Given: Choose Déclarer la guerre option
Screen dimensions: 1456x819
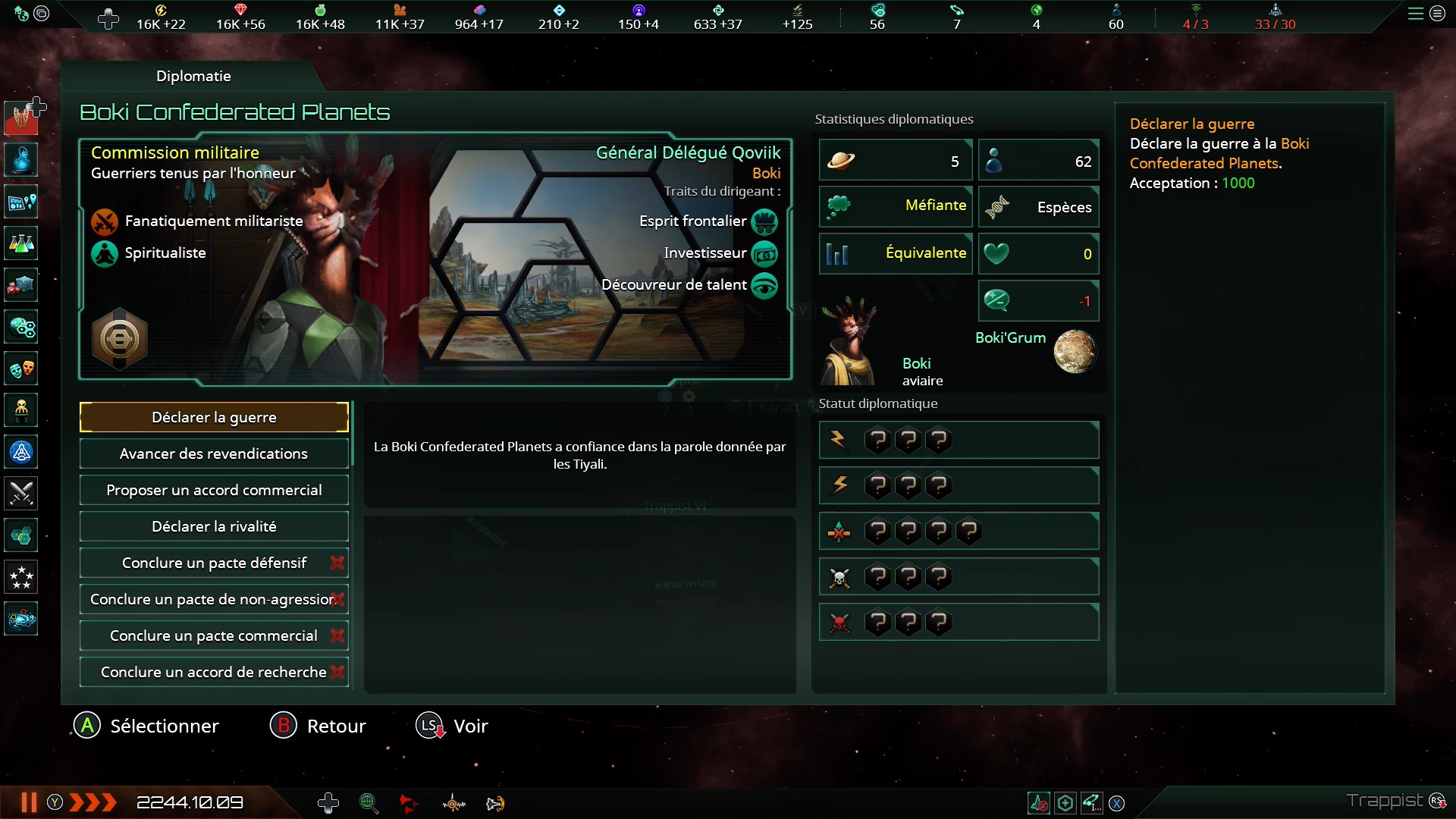Looking at the screenshot, I should click(x=214, y=417).
